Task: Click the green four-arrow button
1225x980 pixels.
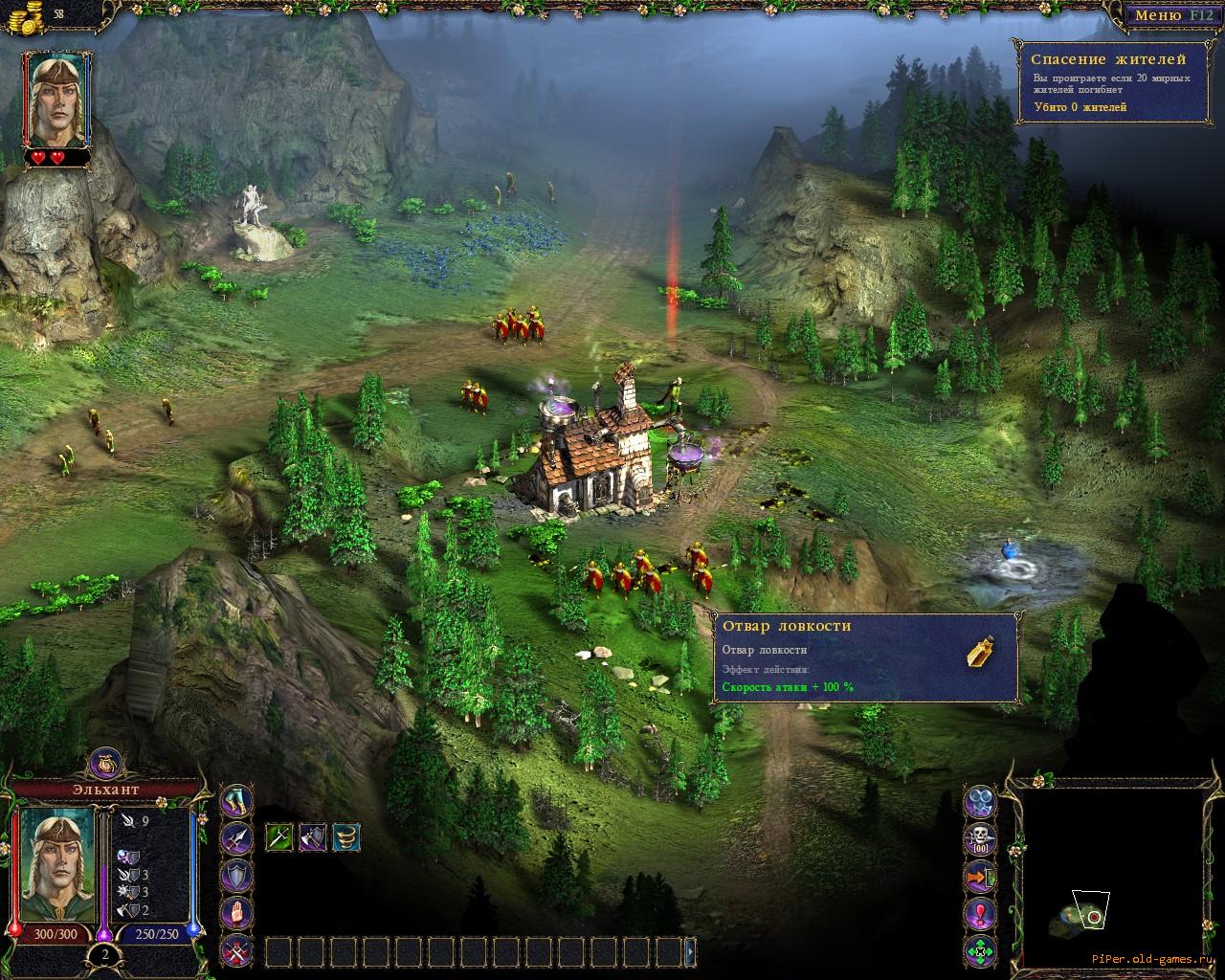Action: (980, 950)
